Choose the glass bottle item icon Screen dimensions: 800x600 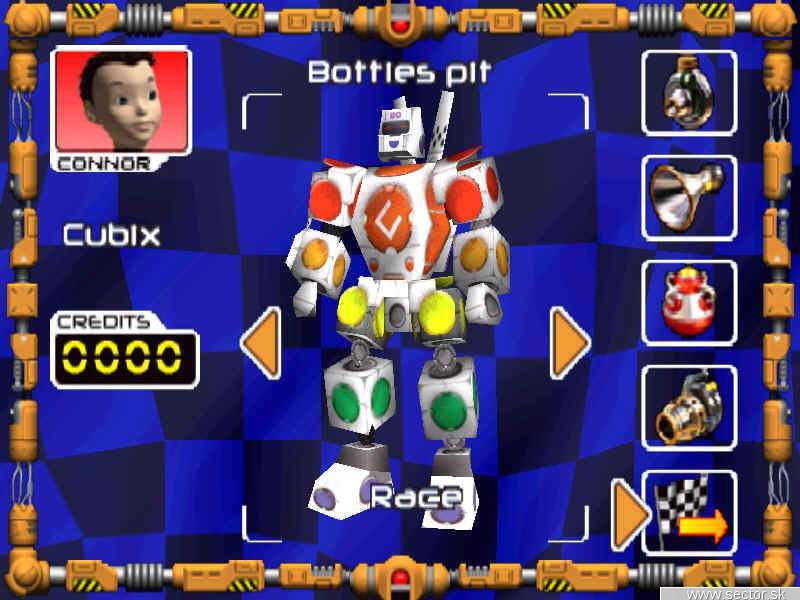pos(689,92)
